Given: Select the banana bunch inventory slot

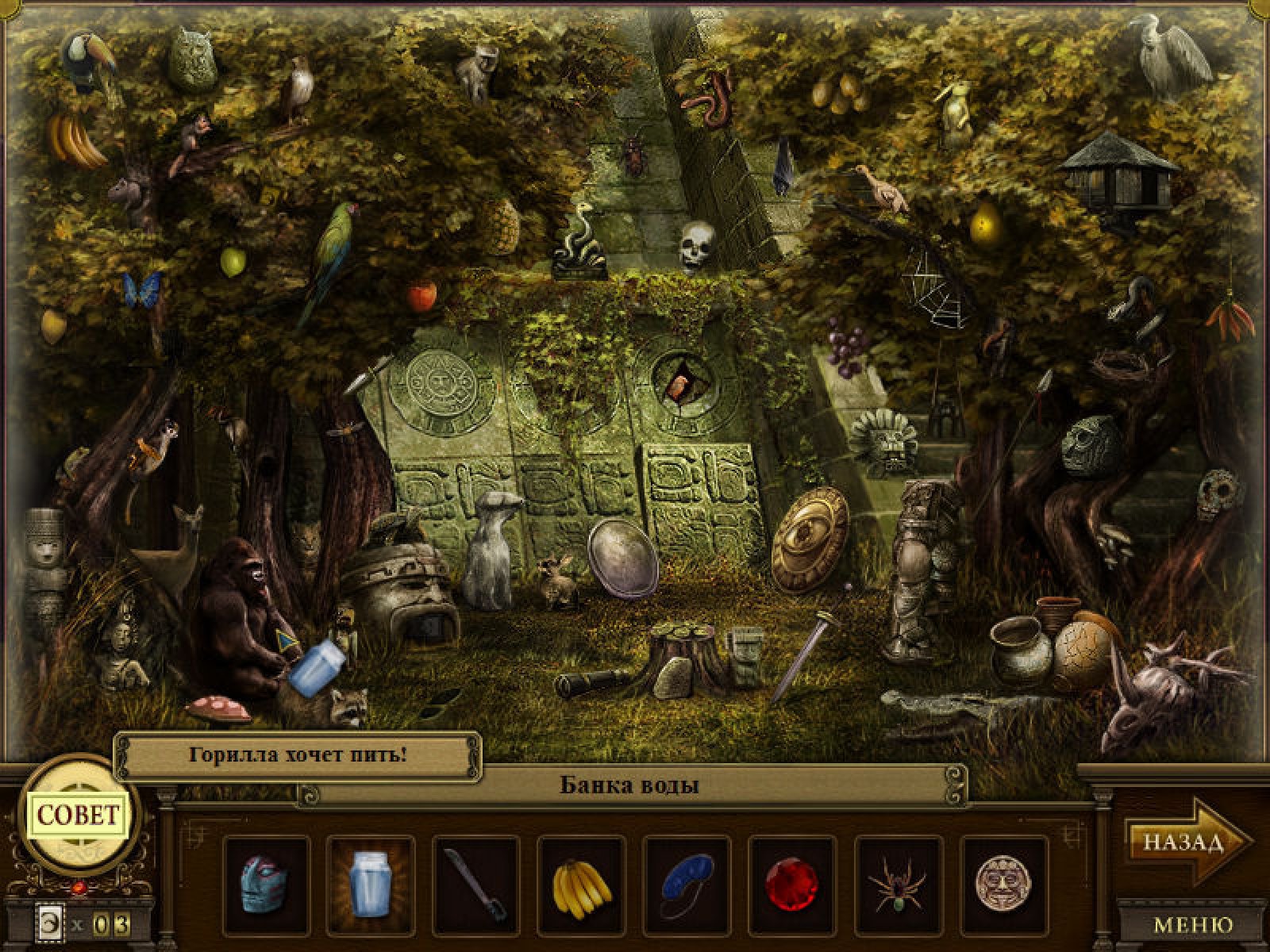Looking at the screenshot, I should click(x=582, y=885).
